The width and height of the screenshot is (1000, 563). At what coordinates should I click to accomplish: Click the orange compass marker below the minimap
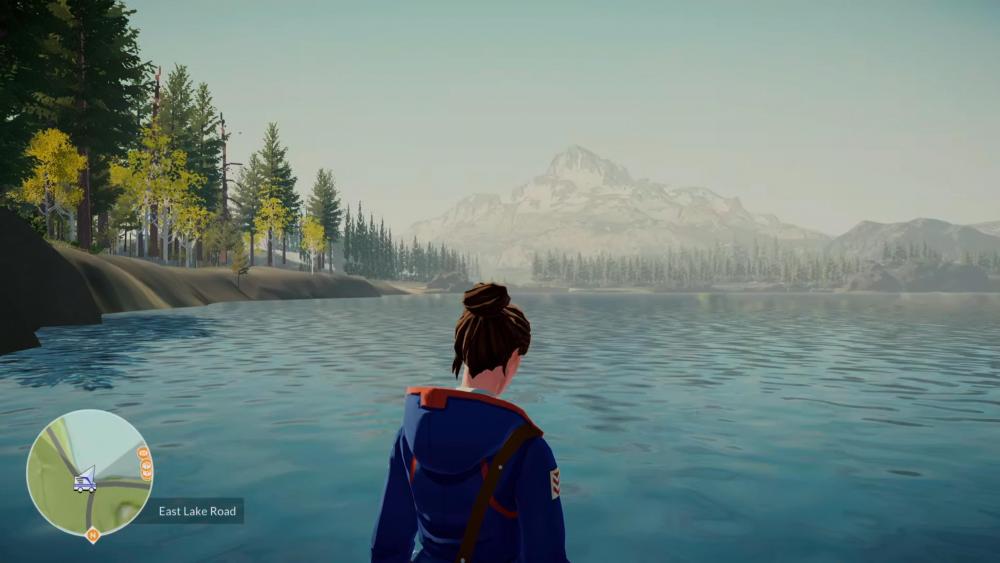(x=92, y=535)
